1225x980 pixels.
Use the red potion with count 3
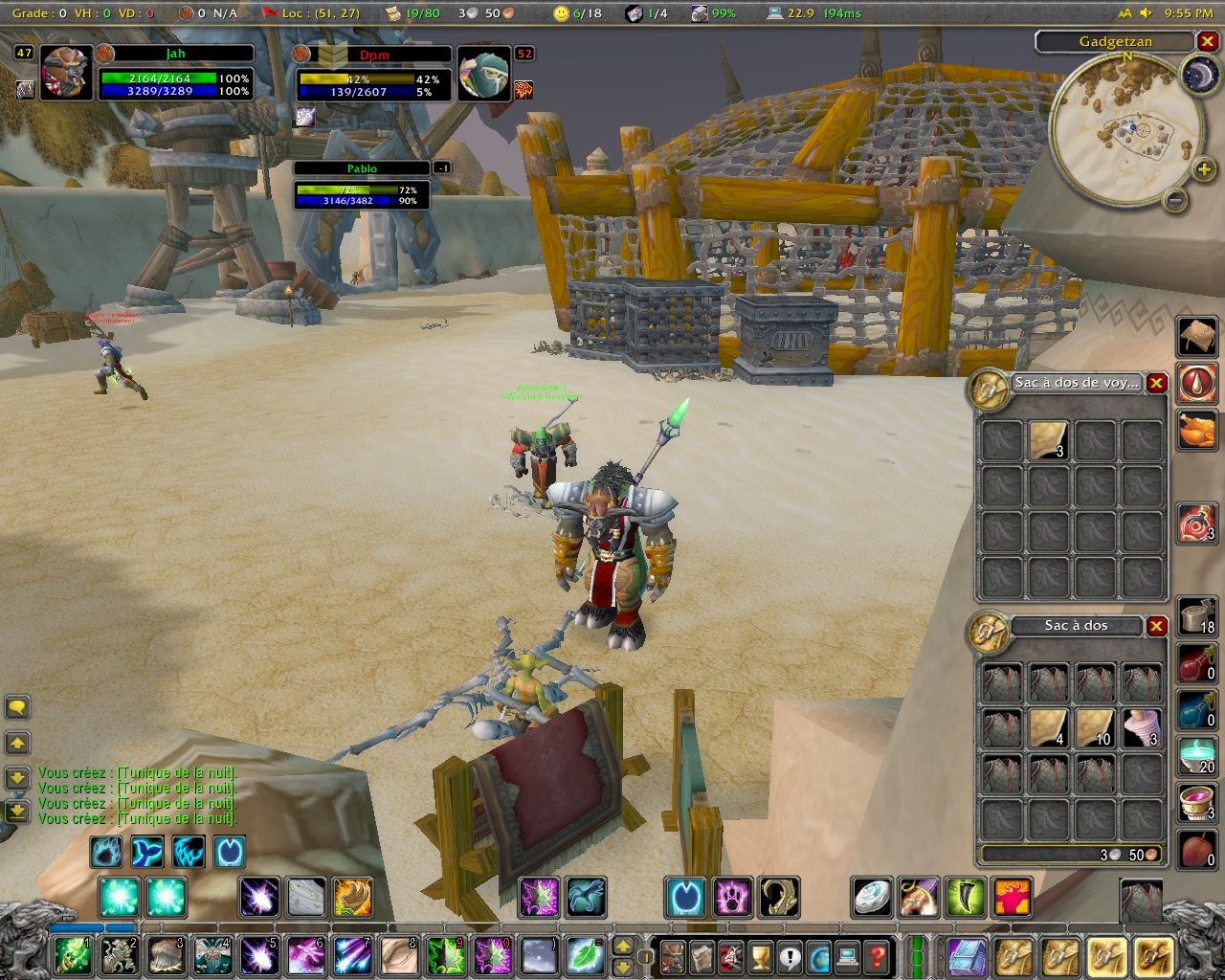click(x=1196, y=523)
